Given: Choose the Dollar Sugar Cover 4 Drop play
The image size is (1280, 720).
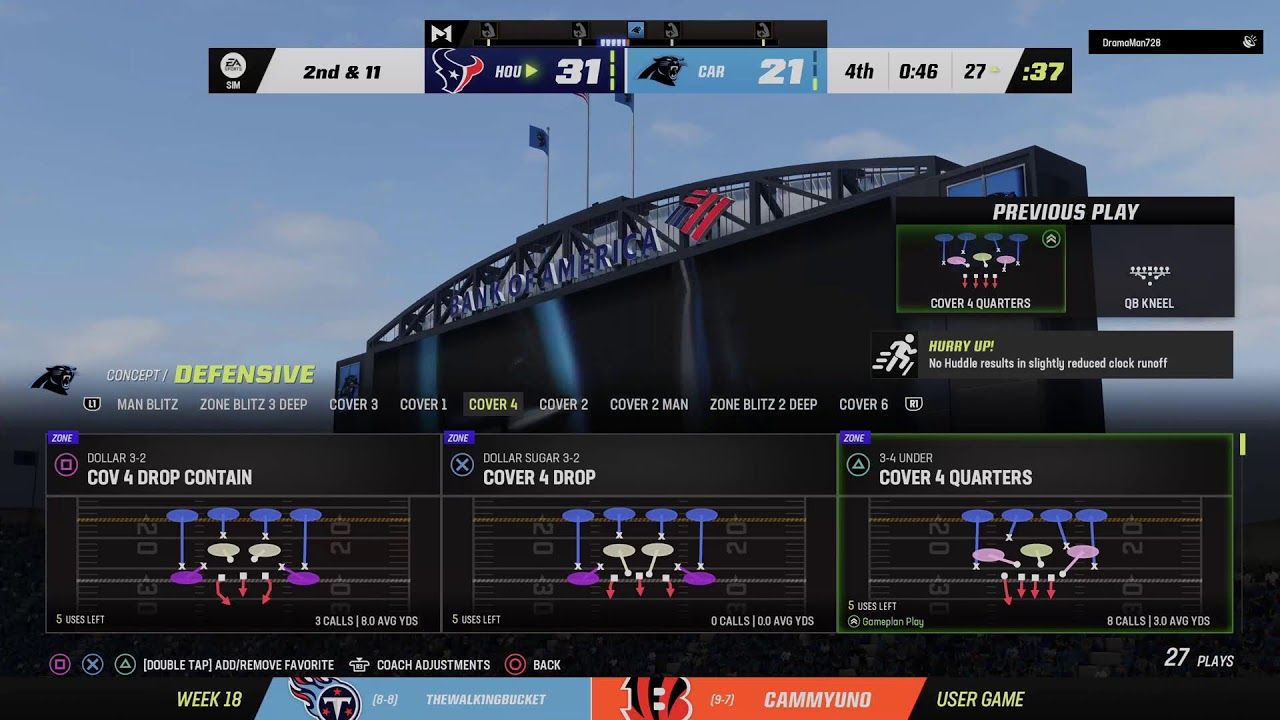Looking at the screenshot, I should (x=639, y=533).
